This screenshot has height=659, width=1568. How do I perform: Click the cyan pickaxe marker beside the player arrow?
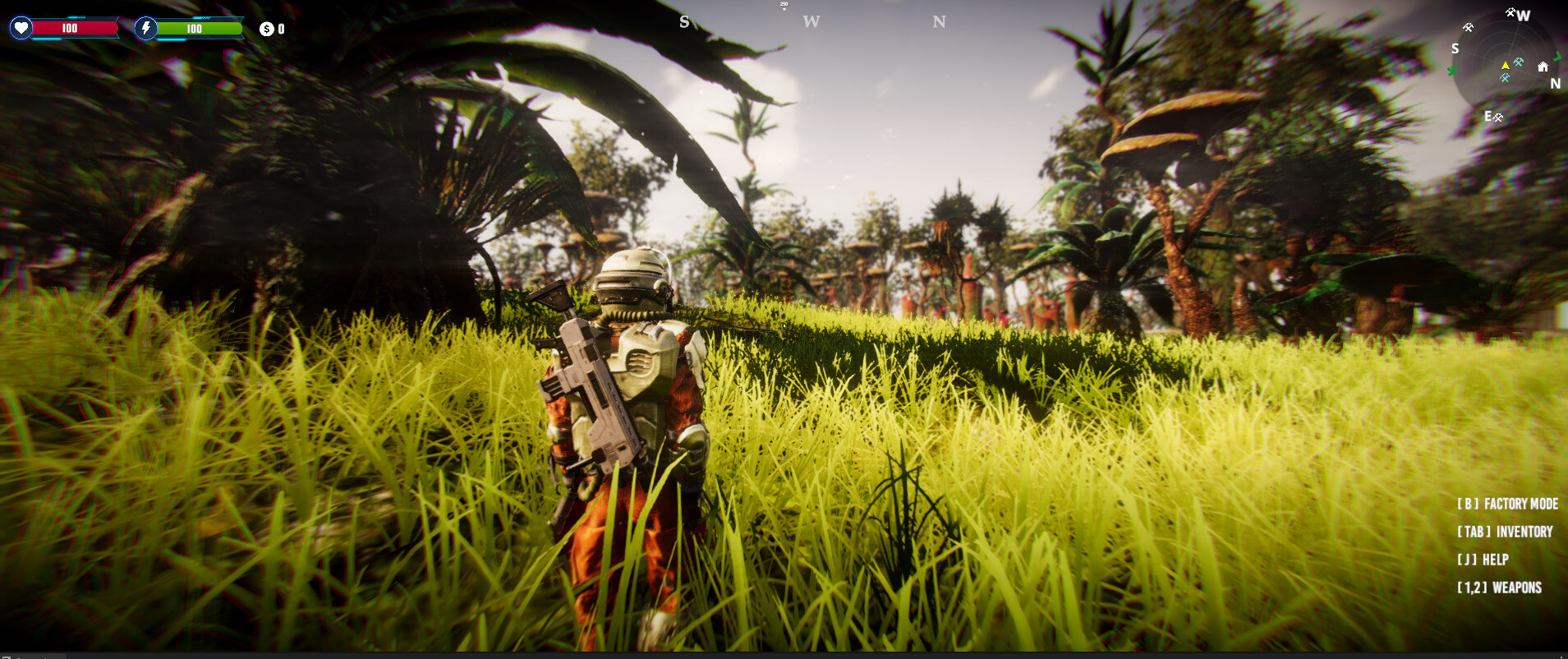point(1519,62)
